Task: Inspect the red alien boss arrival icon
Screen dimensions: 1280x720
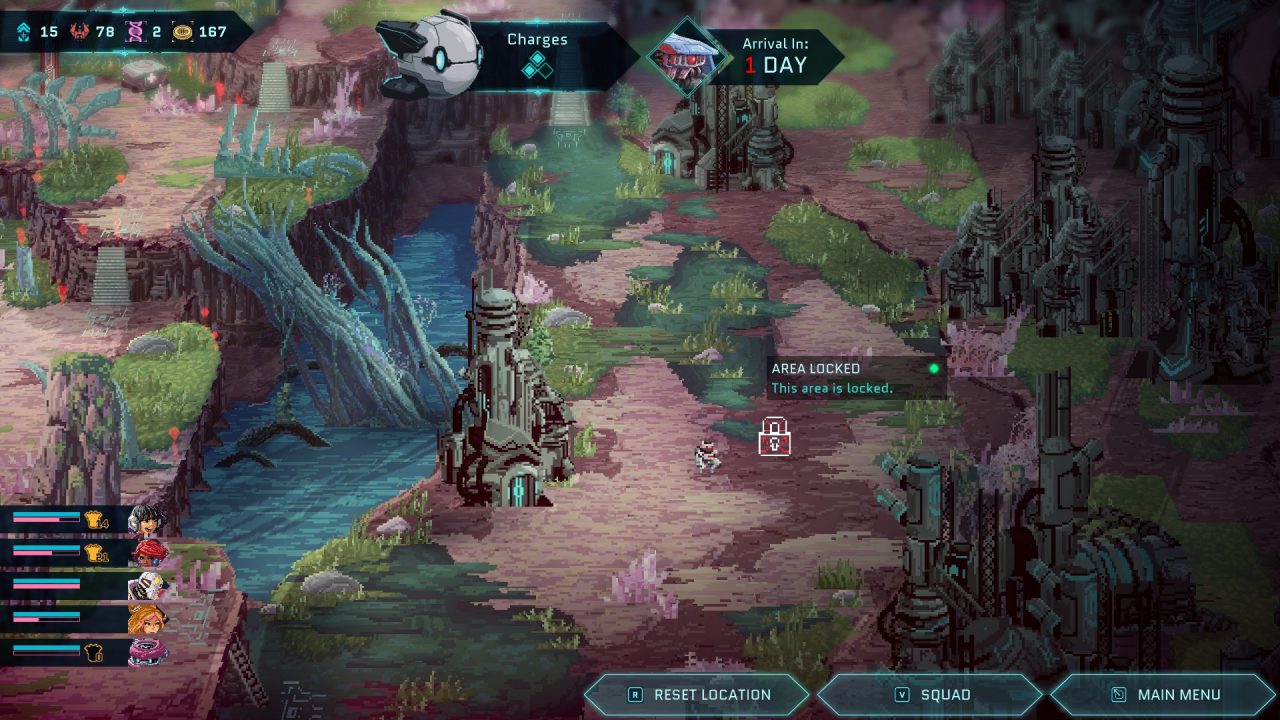Action: pos(686,56)
